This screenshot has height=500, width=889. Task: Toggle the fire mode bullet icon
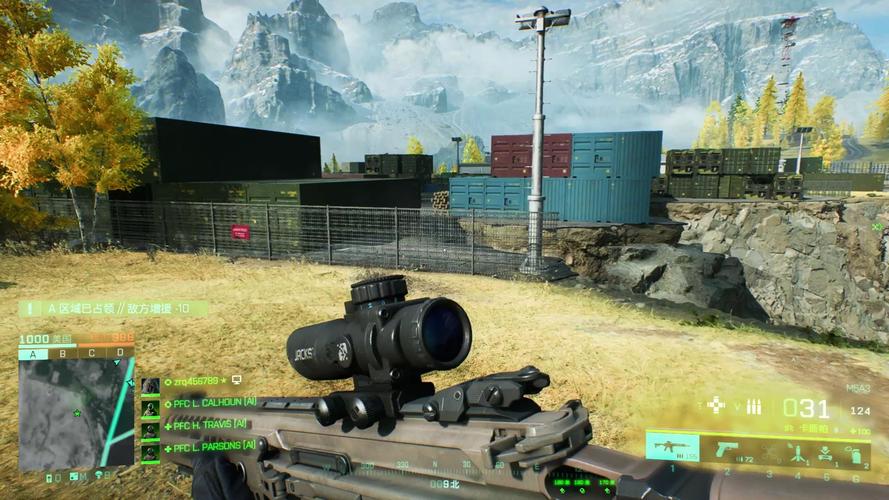pyautogui.click(x=754, y=406)
